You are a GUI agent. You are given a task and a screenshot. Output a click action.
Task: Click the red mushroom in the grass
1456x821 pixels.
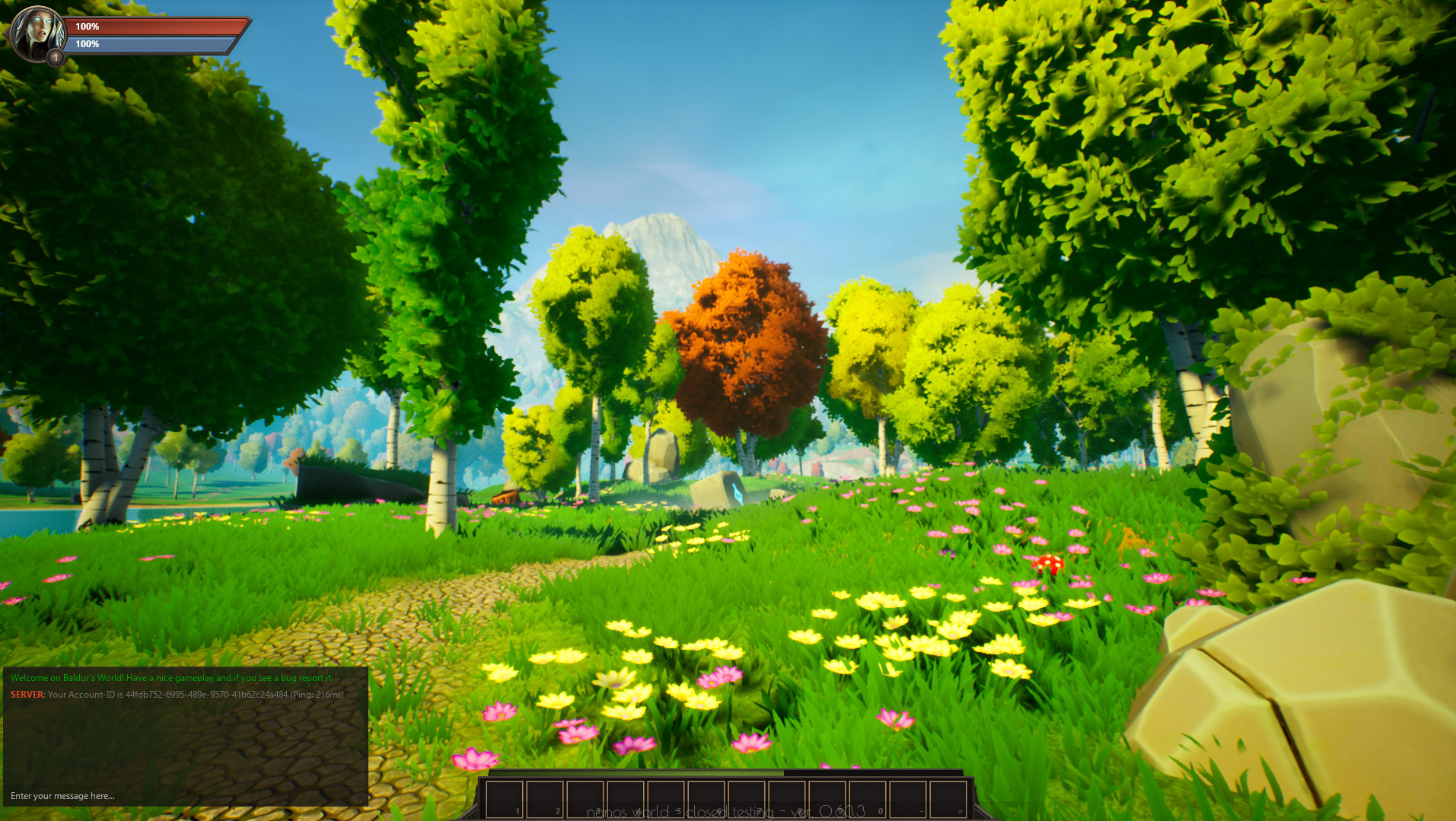pyautogui.click(x=1049, y=563)
